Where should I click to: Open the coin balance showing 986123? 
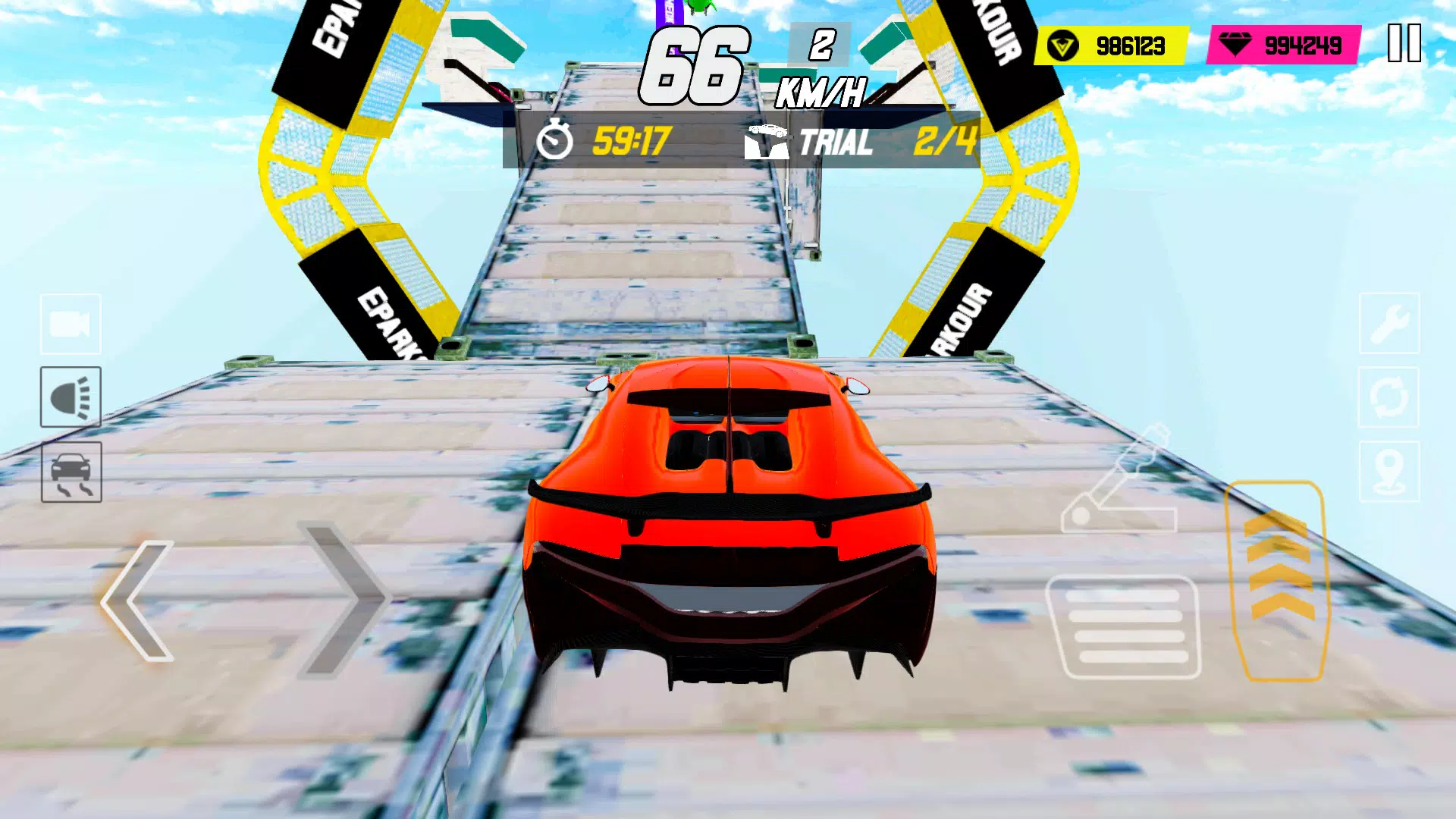[x=1109, y=45]
